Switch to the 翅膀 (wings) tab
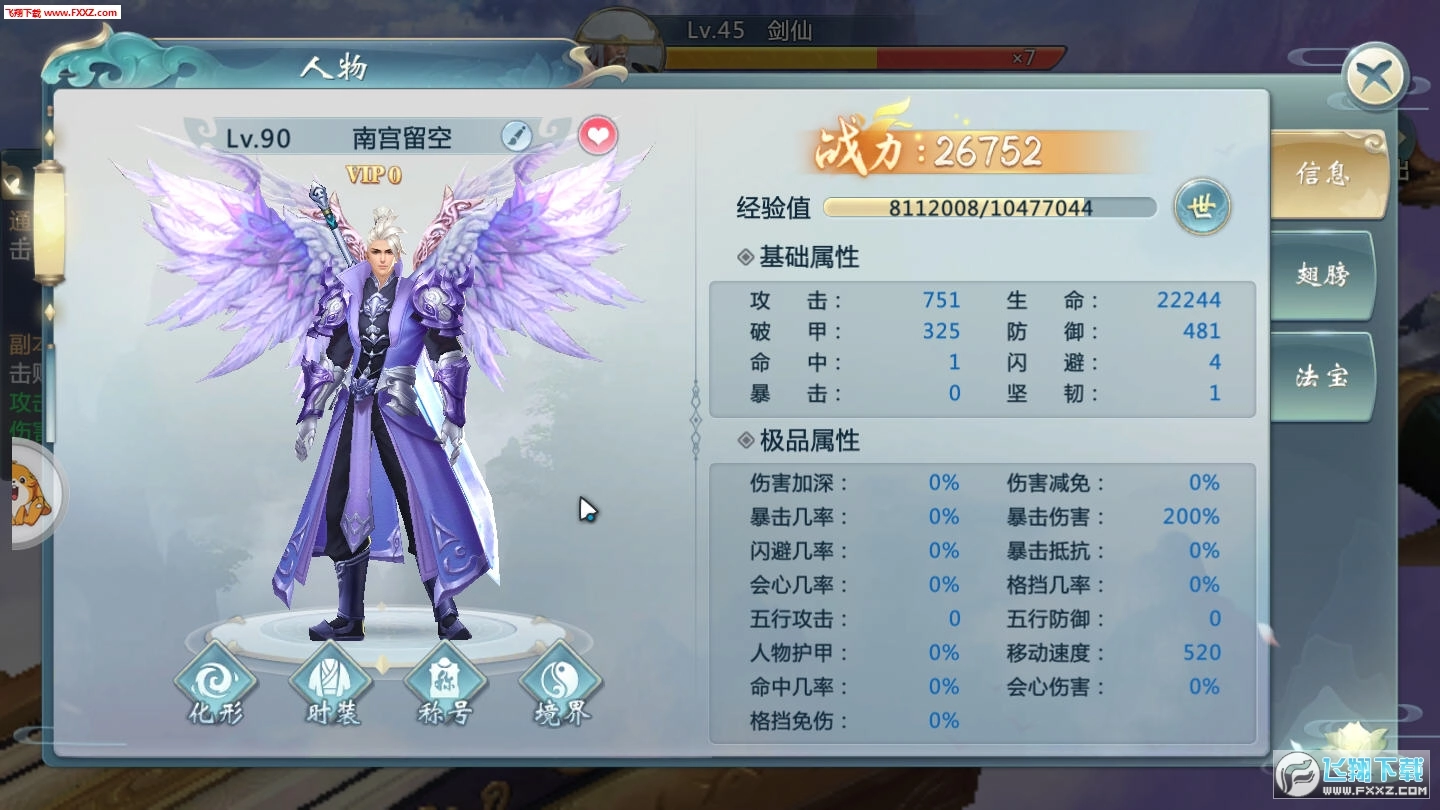 pos(1322,274)
